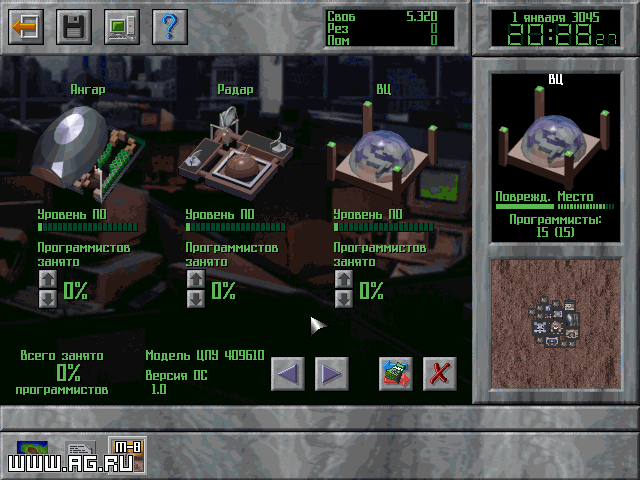Go to previous page with left arrow
The width and height of the screenshot is (640, 480).
point(288,373)
